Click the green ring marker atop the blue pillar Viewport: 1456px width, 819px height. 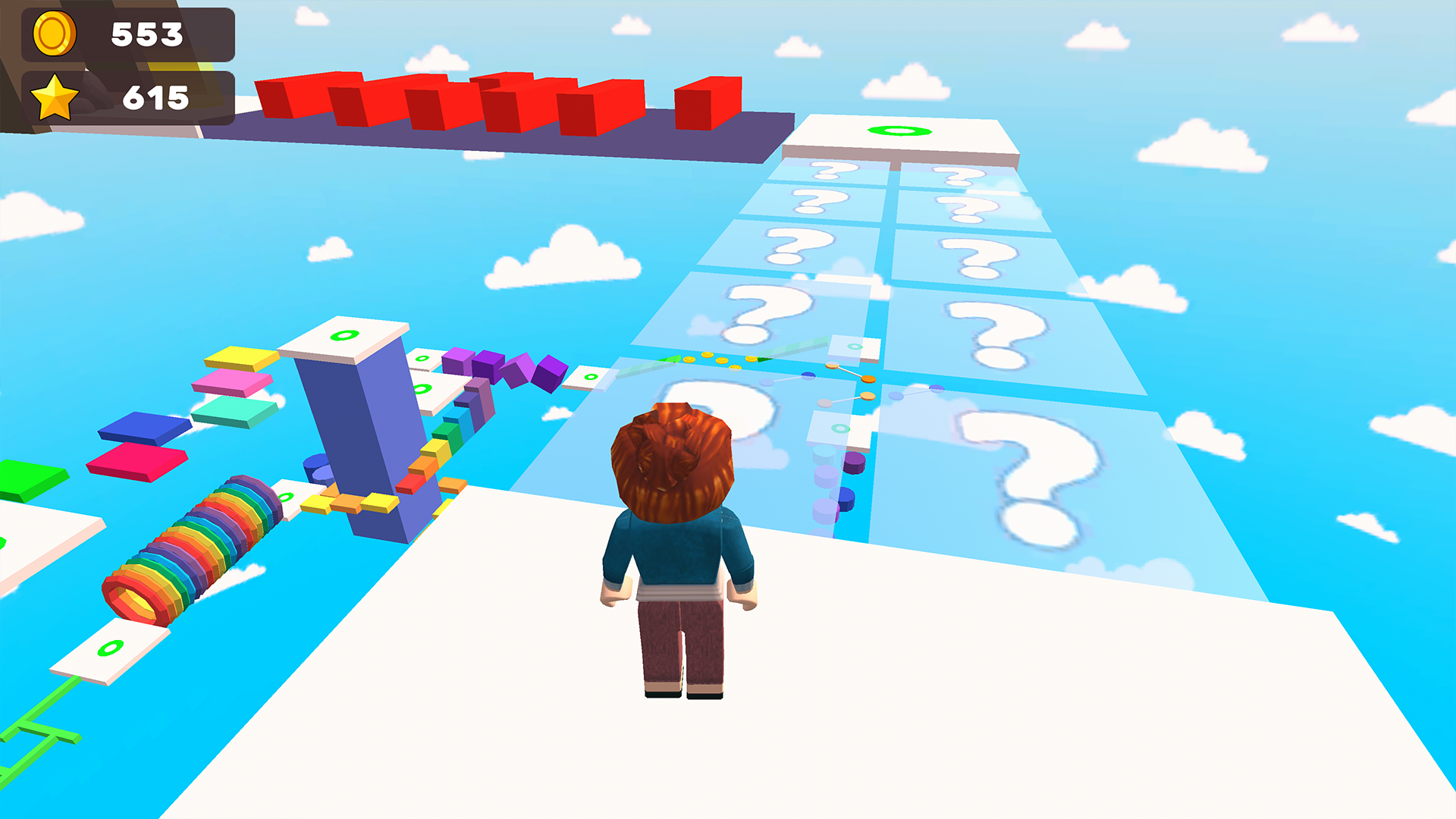344,334
